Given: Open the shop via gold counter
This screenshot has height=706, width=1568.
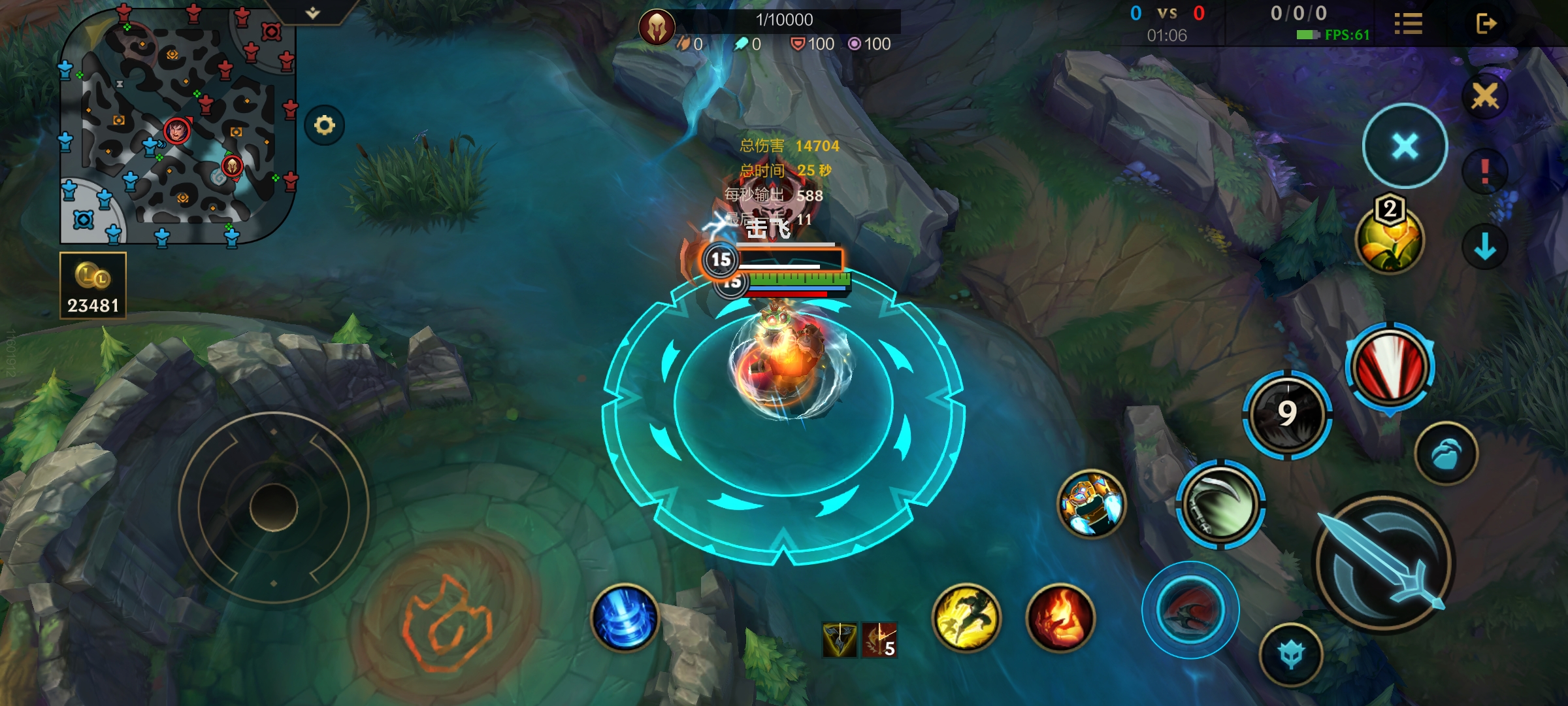Looking at the screenshot, I should point(93,286).
